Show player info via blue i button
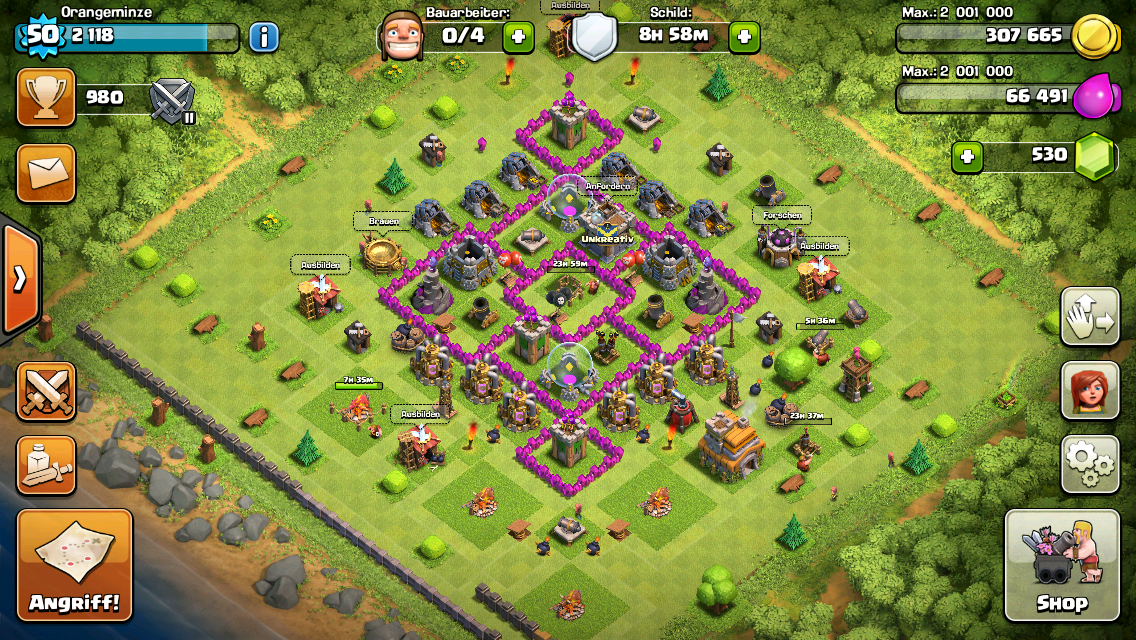Image resolution: width=1136 pixels, height=640 pixels. pos(263,38)
